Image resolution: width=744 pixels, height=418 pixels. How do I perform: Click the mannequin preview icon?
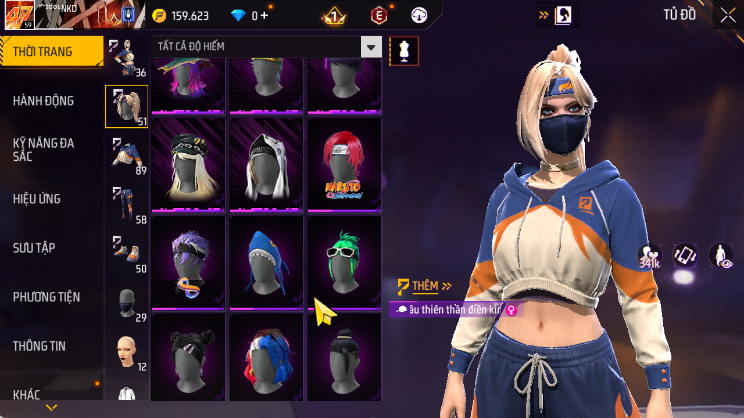click(x=404, y=49)
